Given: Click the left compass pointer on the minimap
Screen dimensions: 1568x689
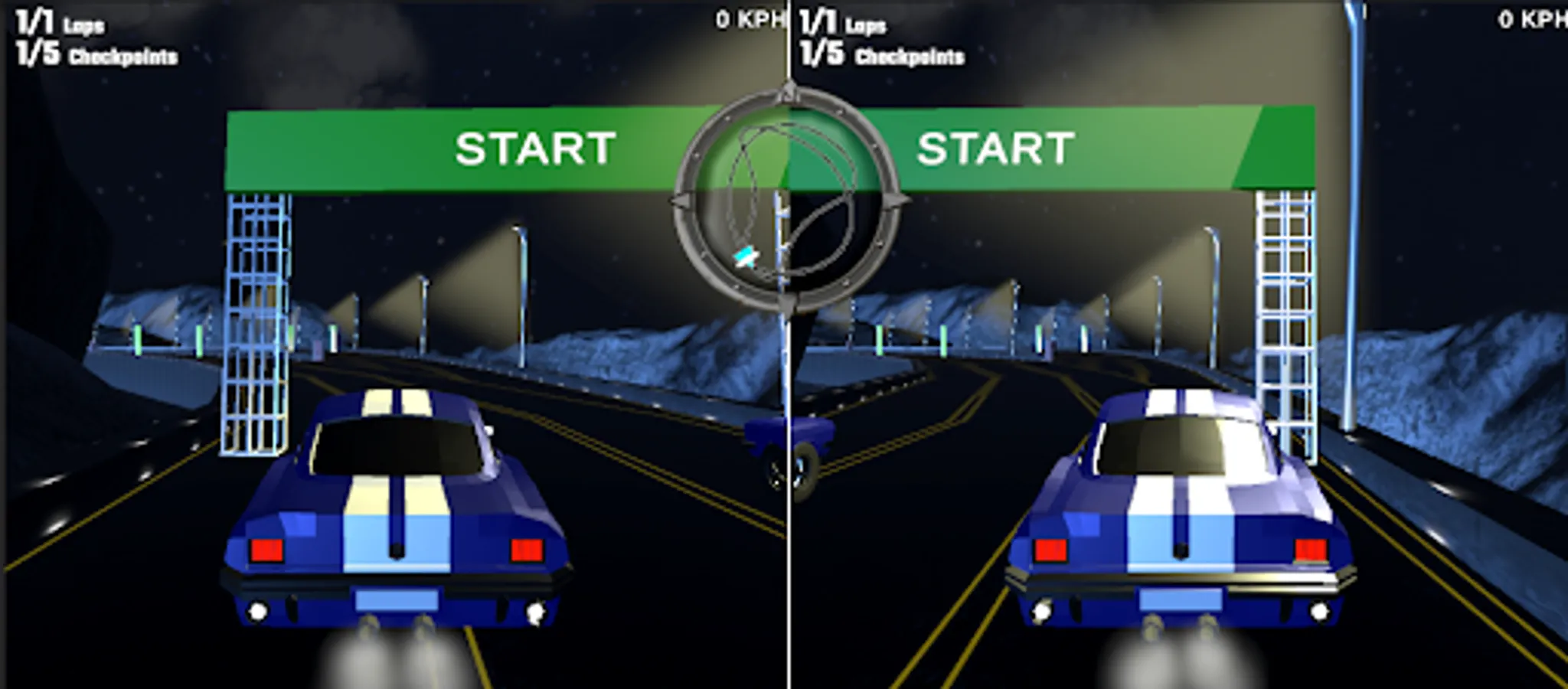Looking at the screenshot, I should tap(681, 199).
